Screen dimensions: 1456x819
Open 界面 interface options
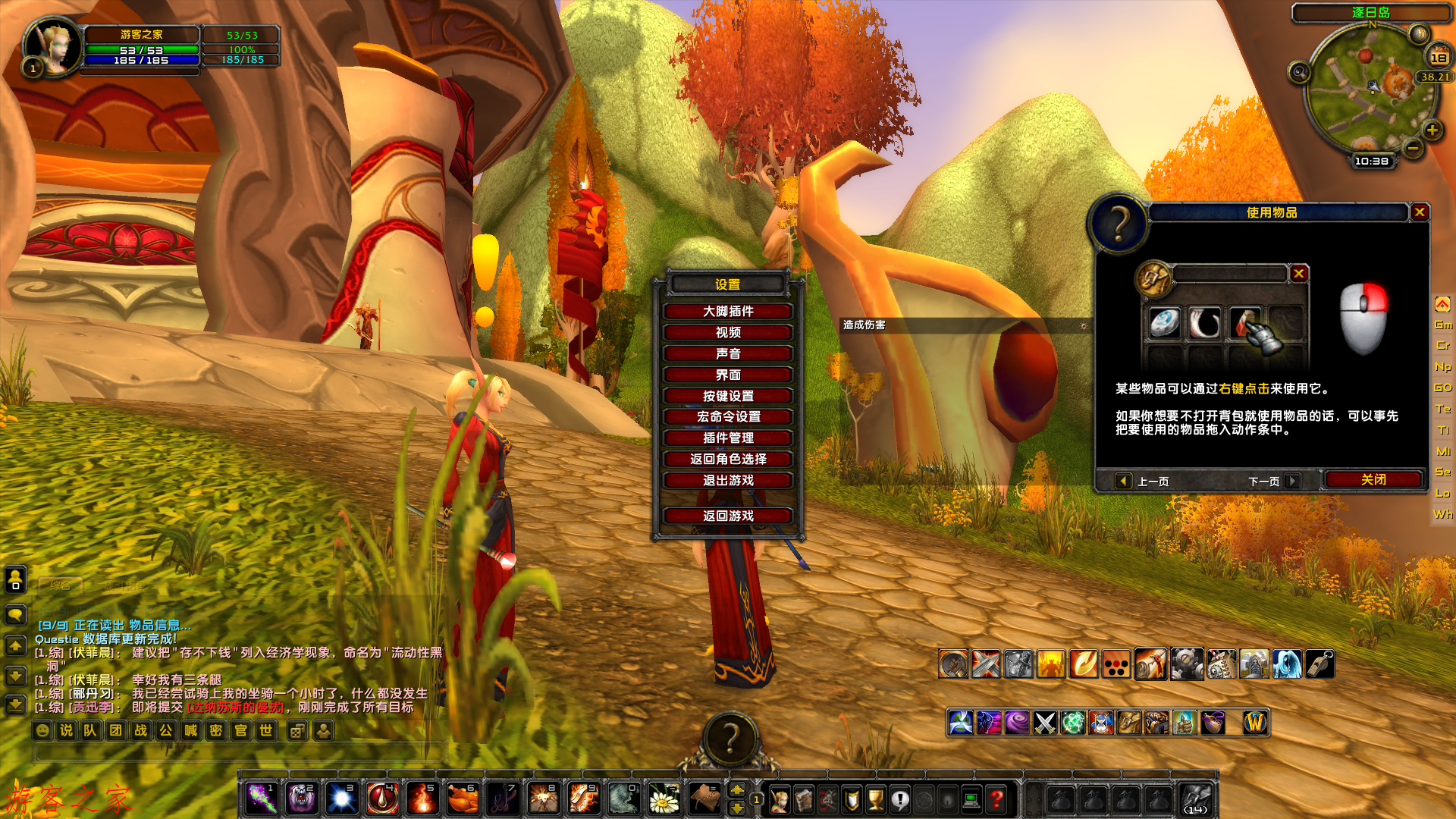[x=728, y=375]
